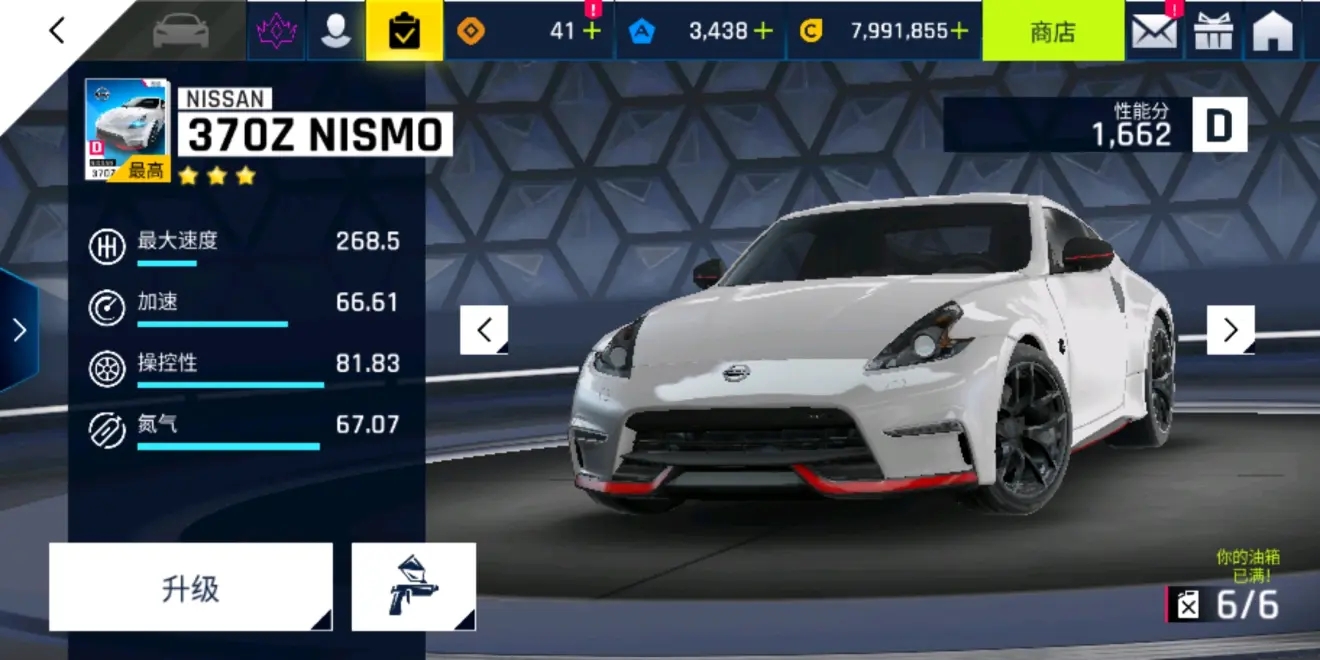Open the yellow missions clipboard
The height and width of the screenshot is (660, 1320).
pyautogui.click(x=404, y=31)
